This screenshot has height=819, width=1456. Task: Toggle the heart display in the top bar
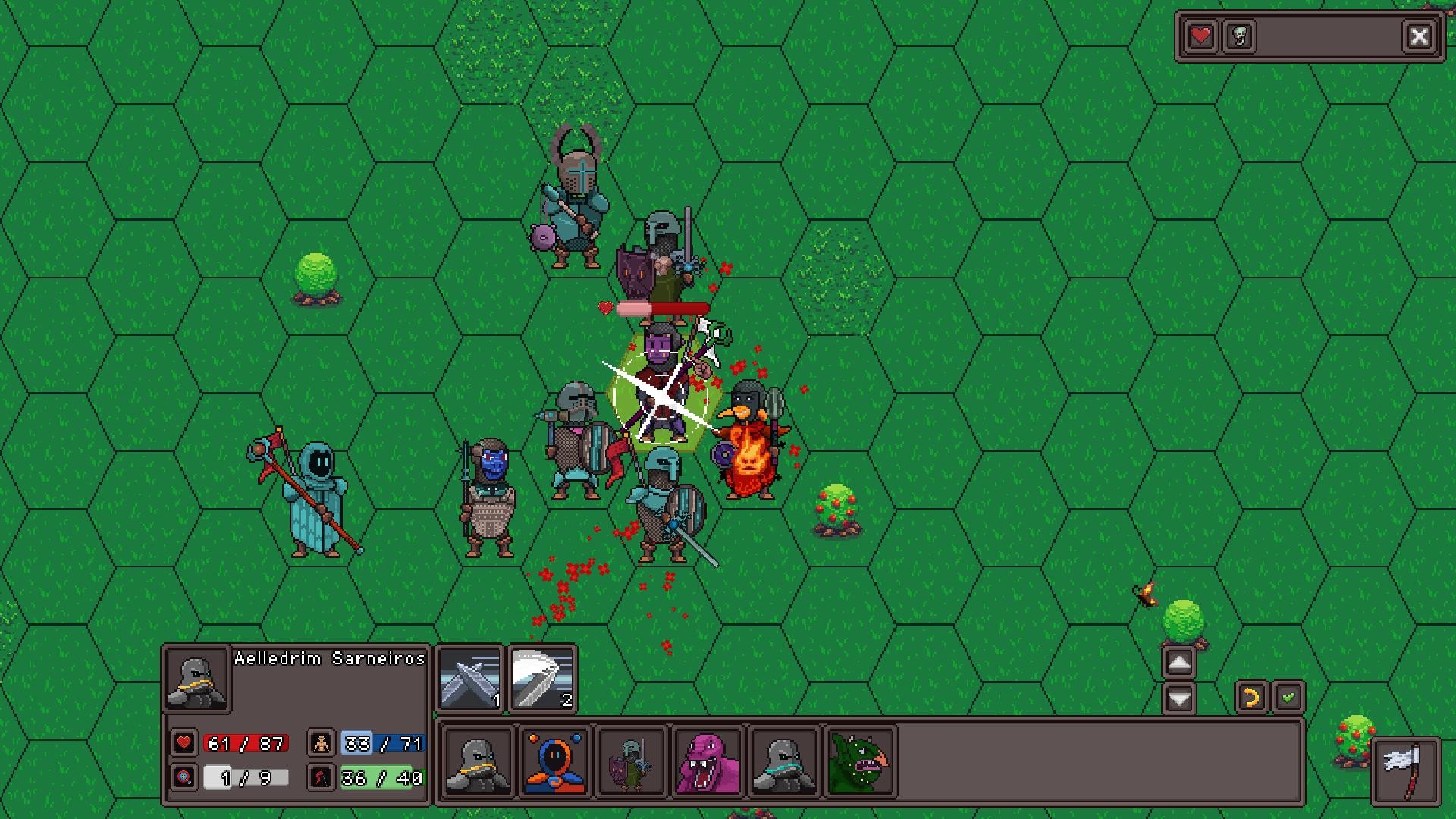coord(1200,36)
